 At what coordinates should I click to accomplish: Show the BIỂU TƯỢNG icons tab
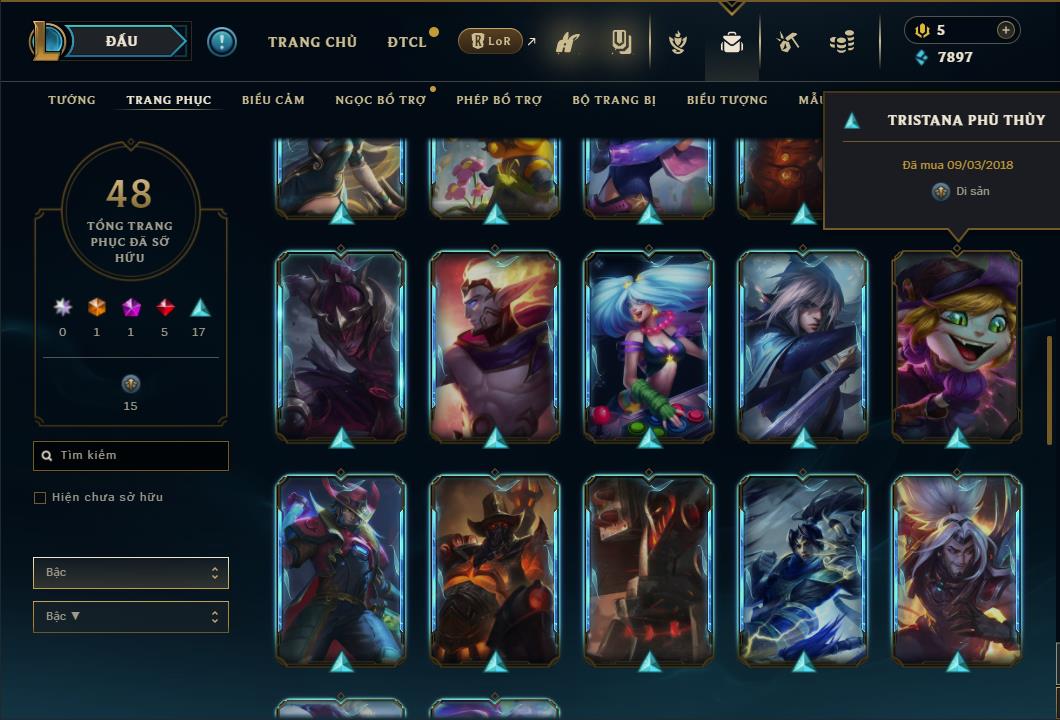[x=727, y=100]
